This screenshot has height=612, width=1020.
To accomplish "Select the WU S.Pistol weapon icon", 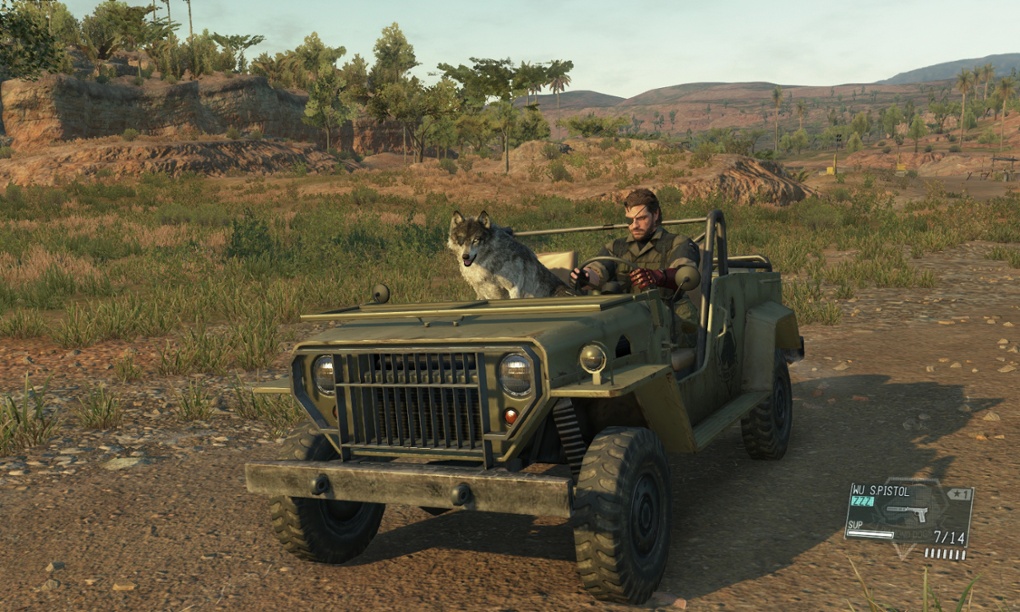I will pyautogui.click(x=907, y=514).
